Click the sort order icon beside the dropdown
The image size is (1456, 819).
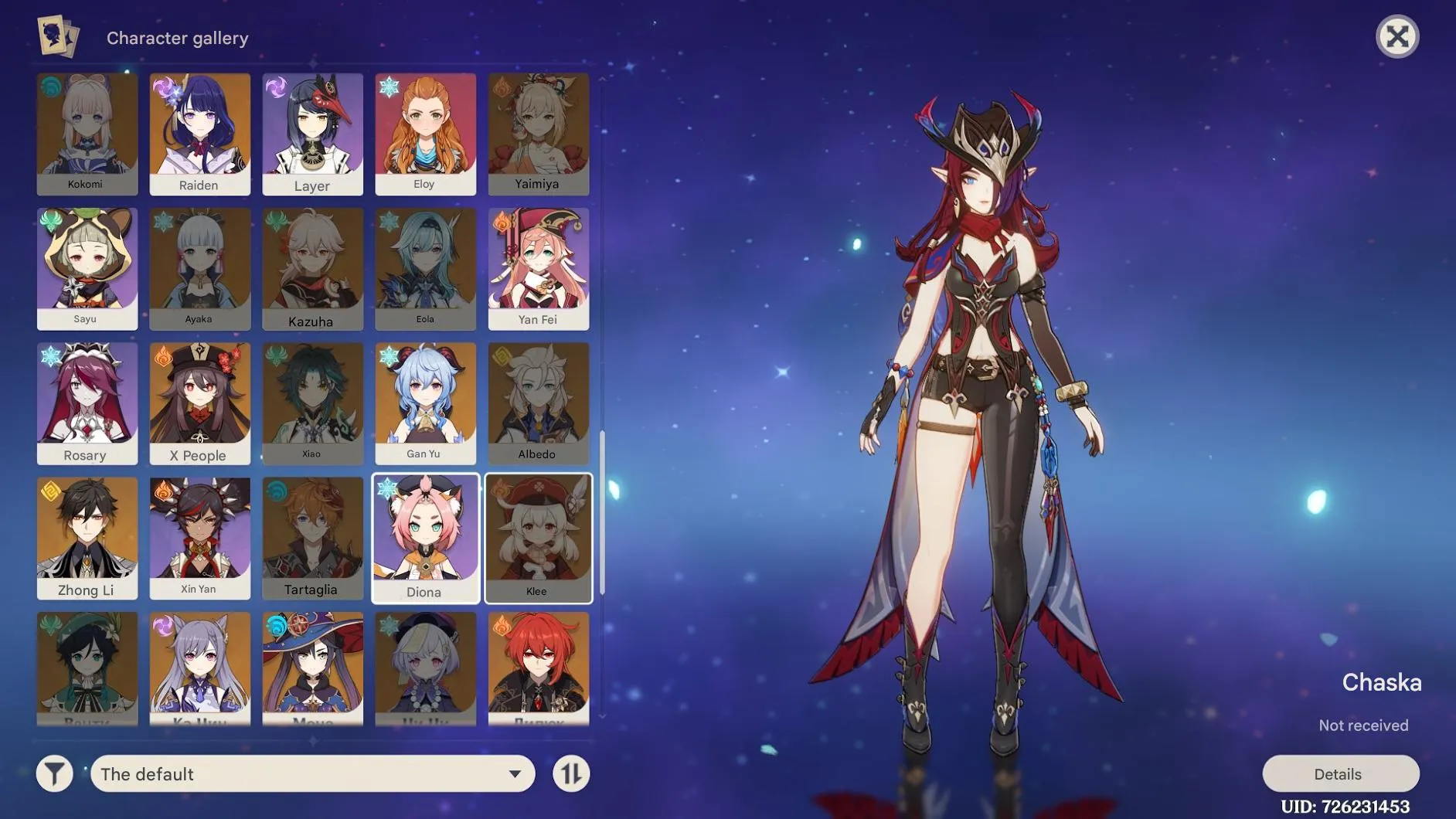(571, 773)
